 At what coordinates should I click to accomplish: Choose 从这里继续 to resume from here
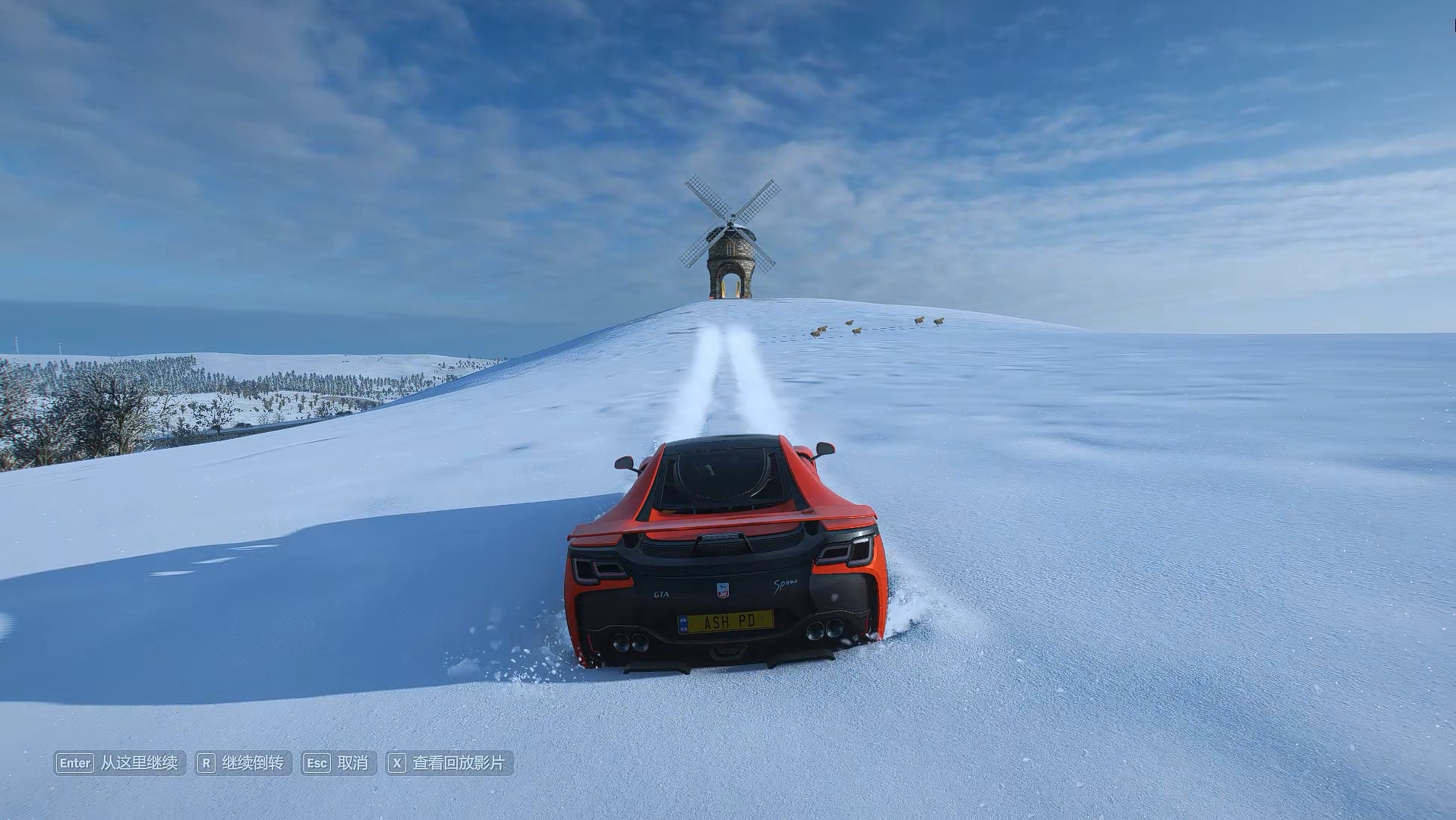(120, 763)
